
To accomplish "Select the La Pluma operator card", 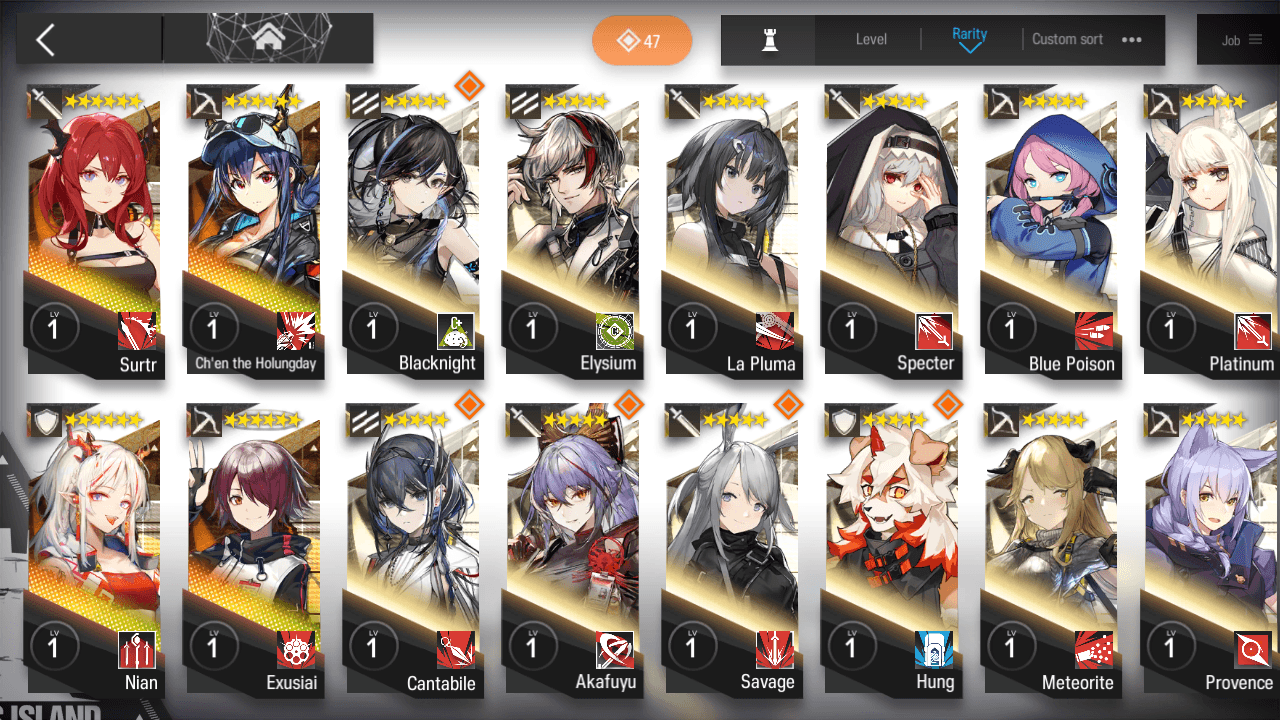I will (x=731, y=230).
